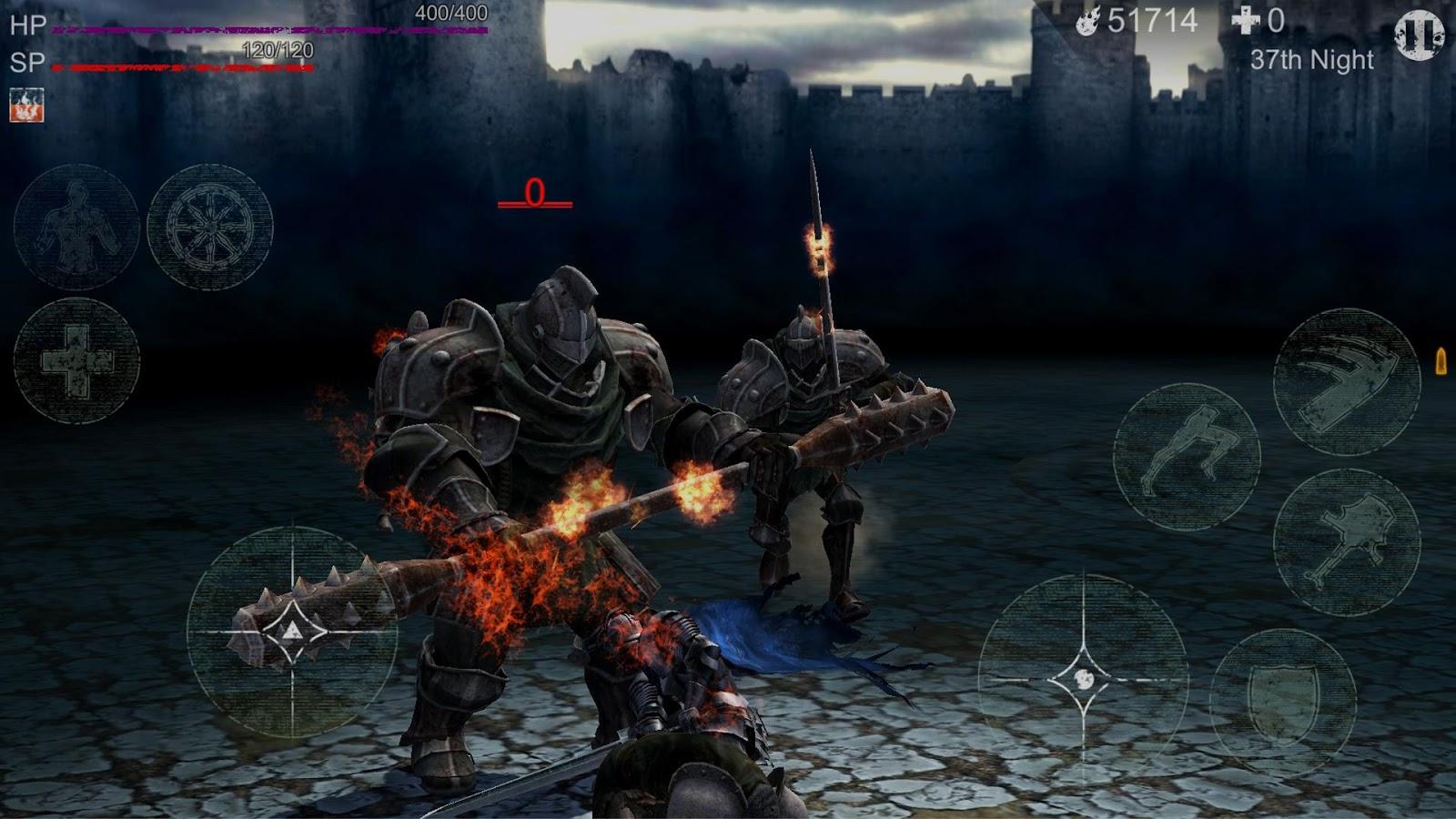Use the heavy axe attack button

click(1346, 542)
